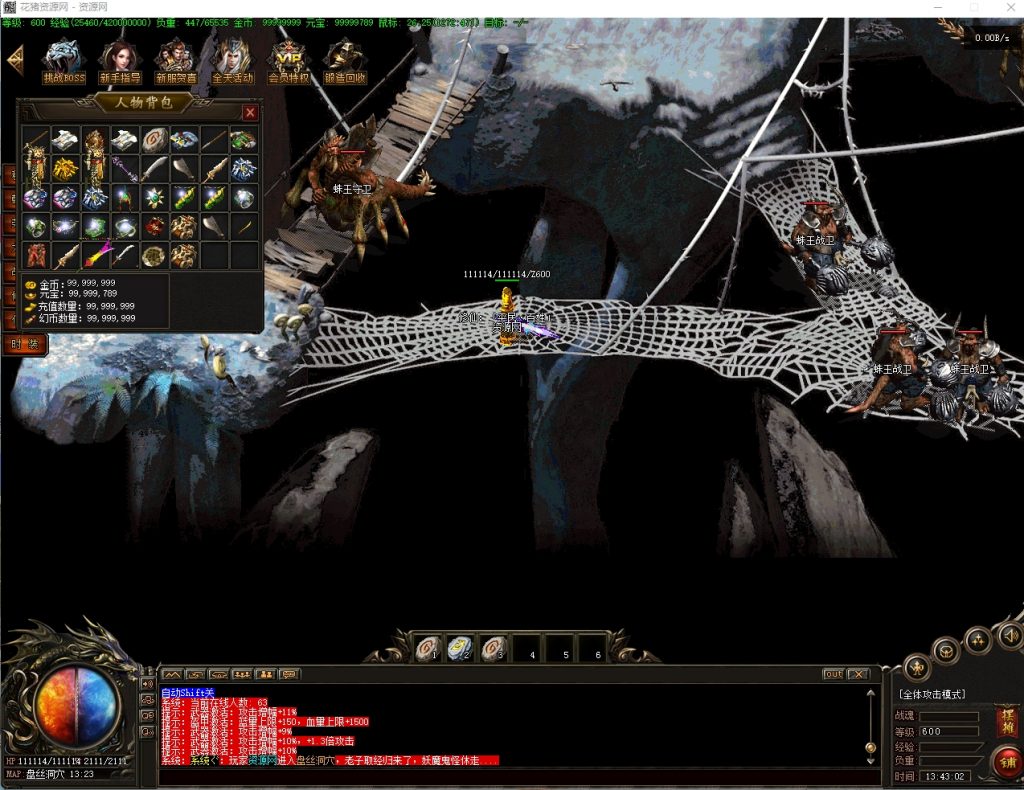Use the rune stone in hotbar slot 1

point(427,649)
